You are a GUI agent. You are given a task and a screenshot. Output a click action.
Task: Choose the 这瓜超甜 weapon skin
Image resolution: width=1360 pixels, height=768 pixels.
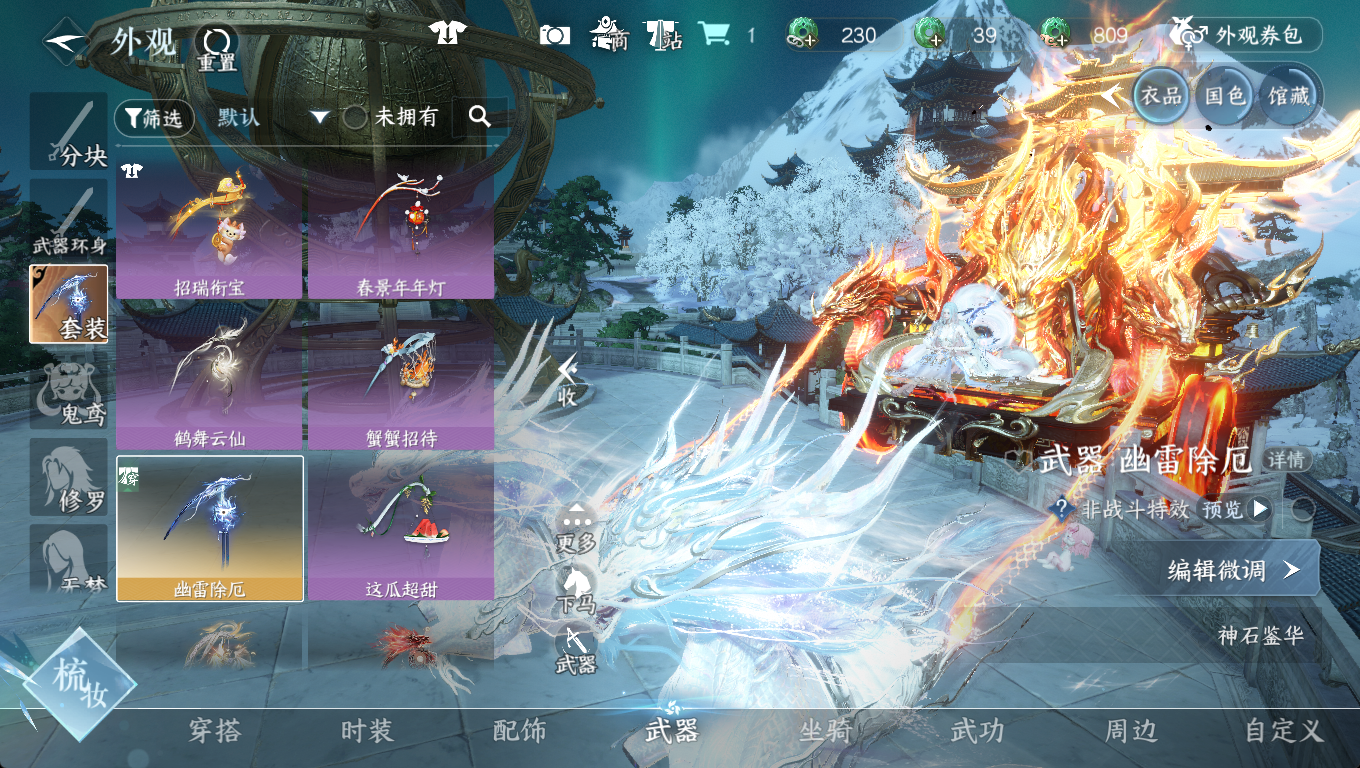point(400,532)
